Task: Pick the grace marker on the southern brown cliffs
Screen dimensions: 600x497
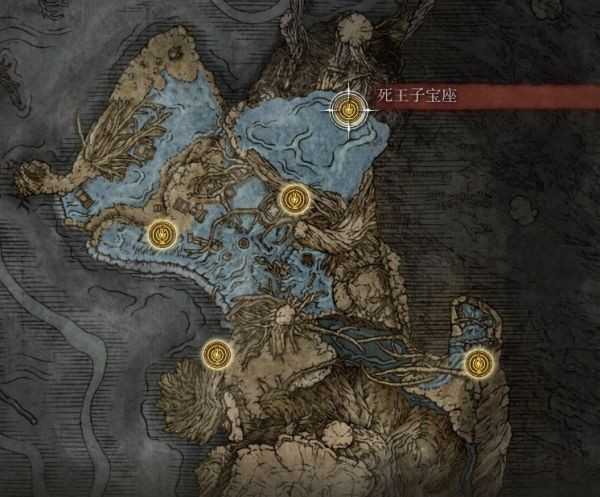Action: coord(217,353)
